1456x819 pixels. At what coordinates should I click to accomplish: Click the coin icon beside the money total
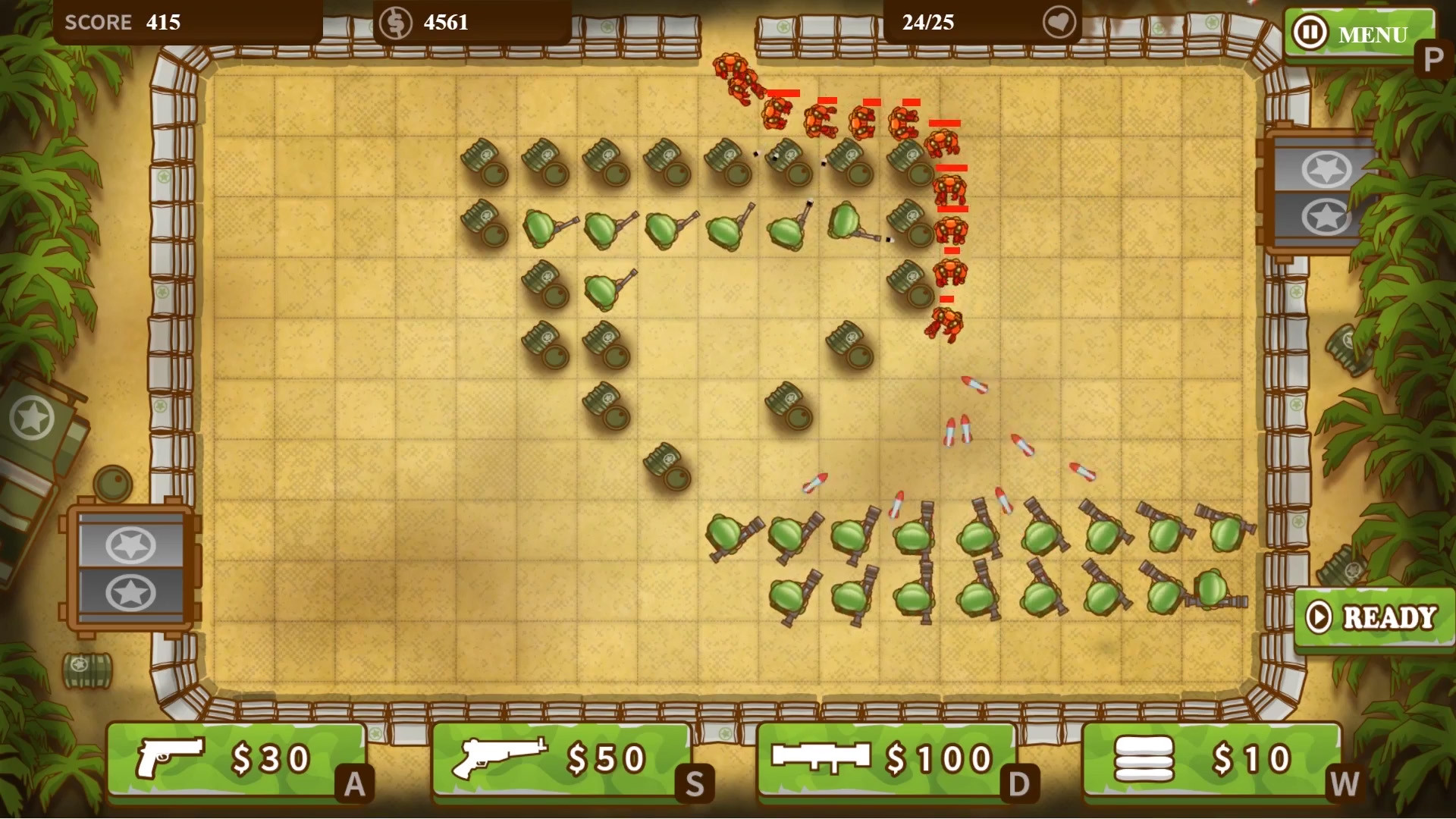point(395,22)
